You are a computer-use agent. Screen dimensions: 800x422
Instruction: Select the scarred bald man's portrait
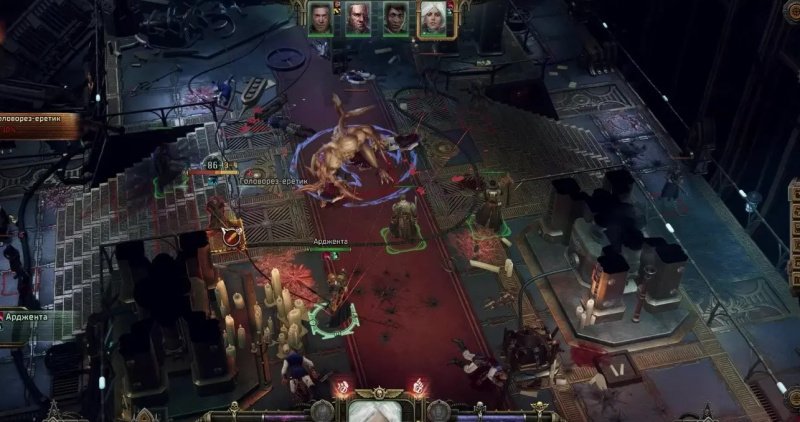click(x=357, y=19)
